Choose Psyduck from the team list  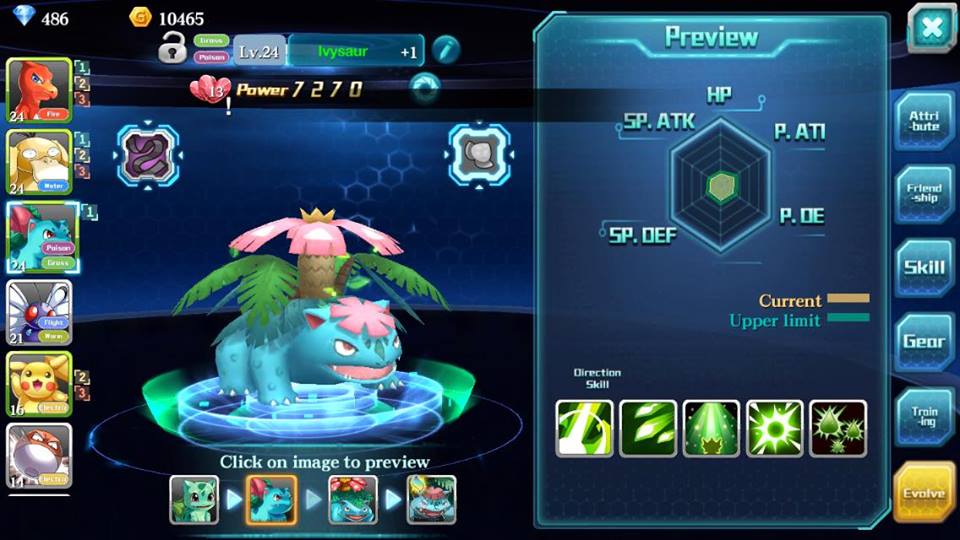tap(39, 164)
